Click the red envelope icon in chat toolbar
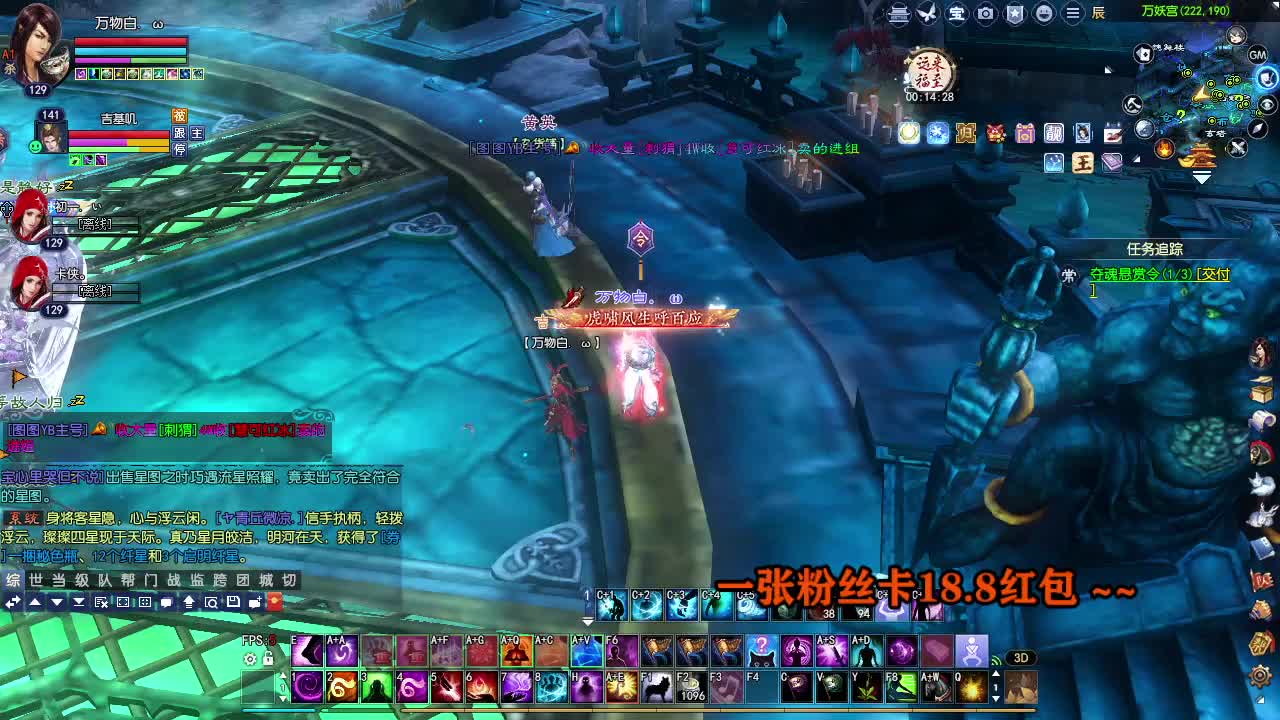The width and height of the screenshot is (1280, 720). (x=277, y=602)
